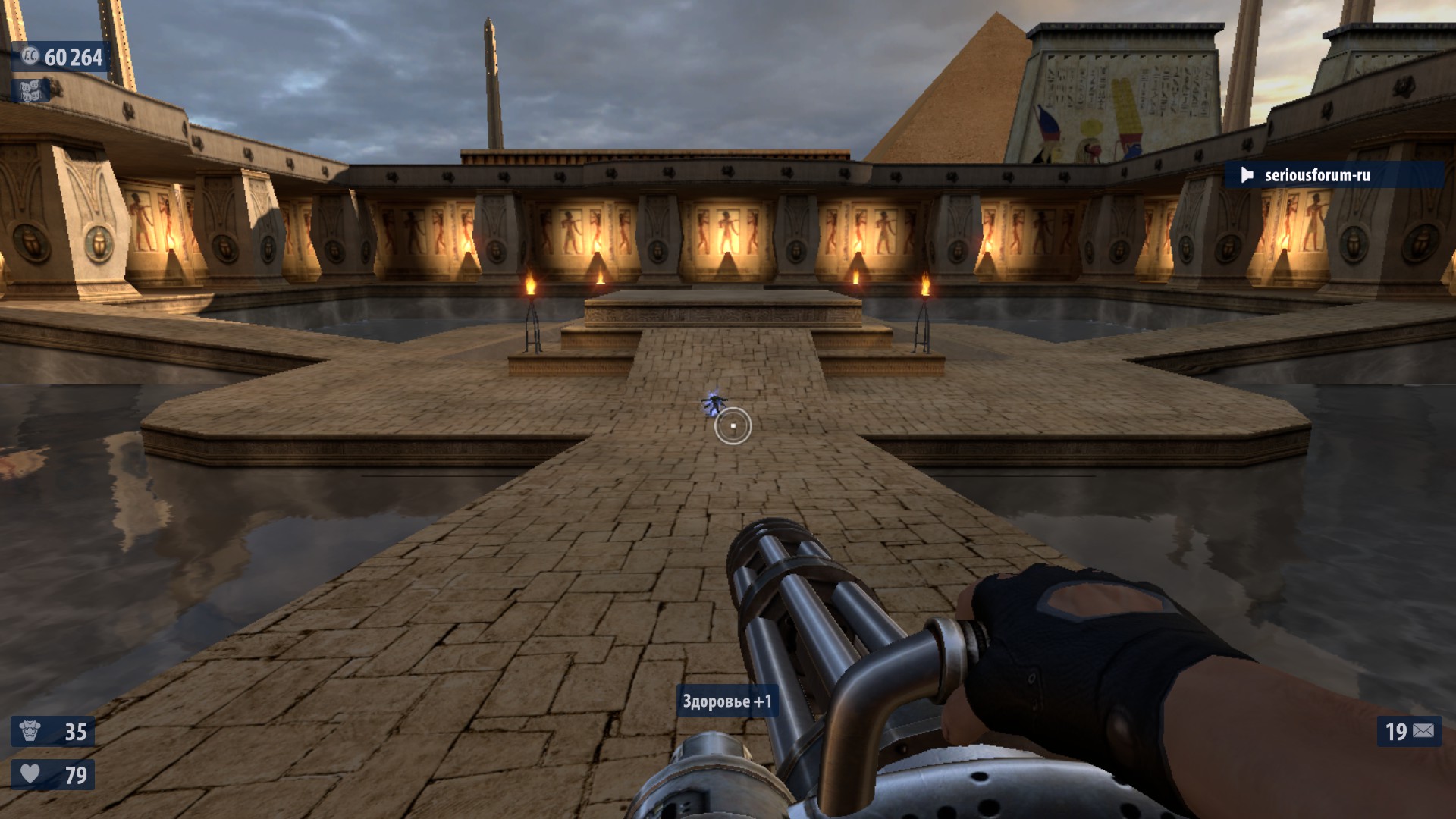This screenshot has width=1456, height=819.
Task: Click the envelope message icon
Action: point(1423,731)
